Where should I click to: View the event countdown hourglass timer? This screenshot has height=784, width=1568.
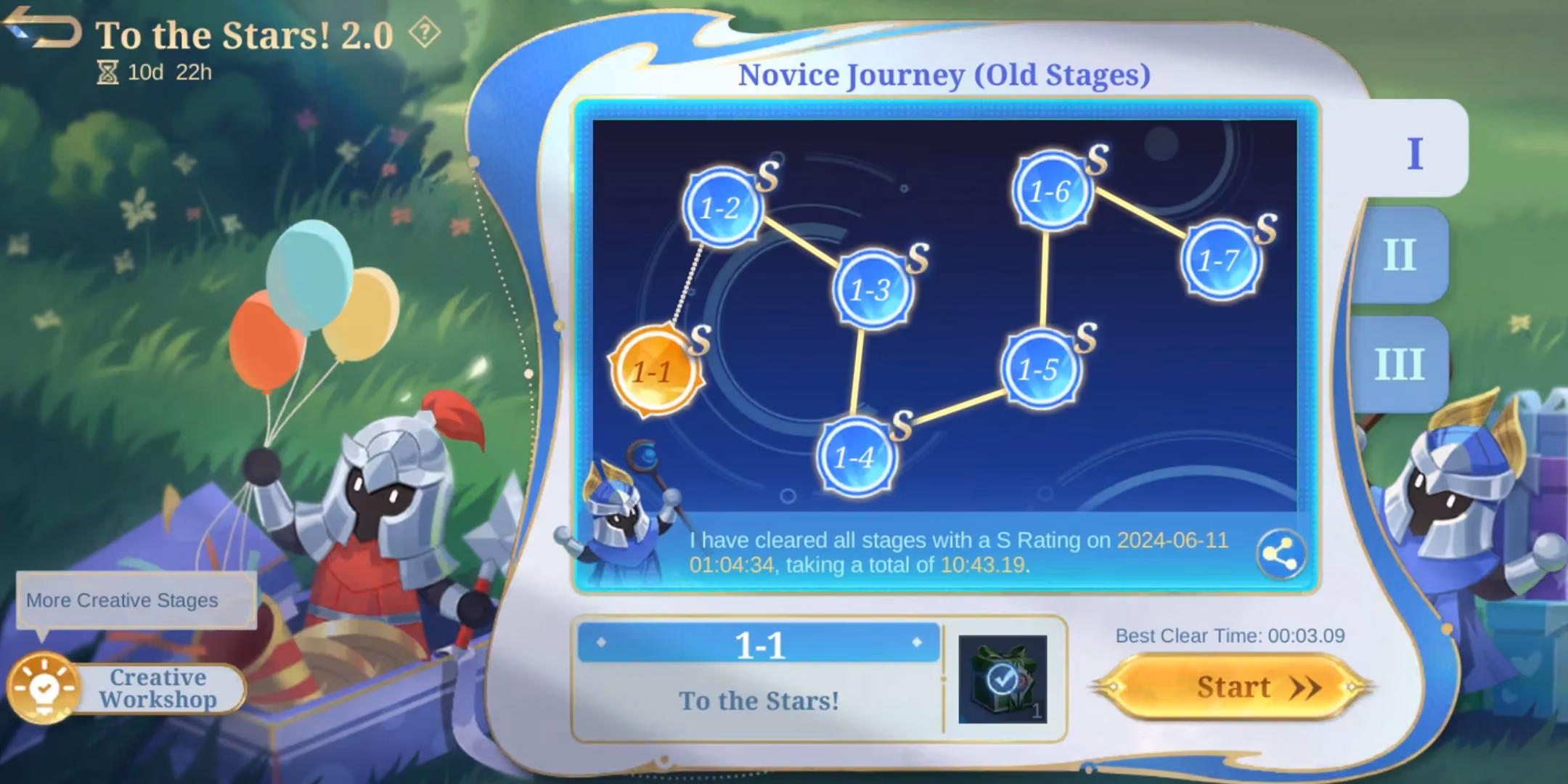(107, 72)
